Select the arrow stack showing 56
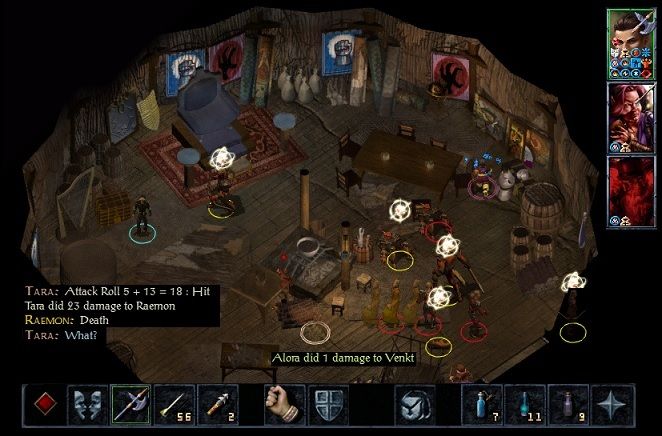 (173, 404)
